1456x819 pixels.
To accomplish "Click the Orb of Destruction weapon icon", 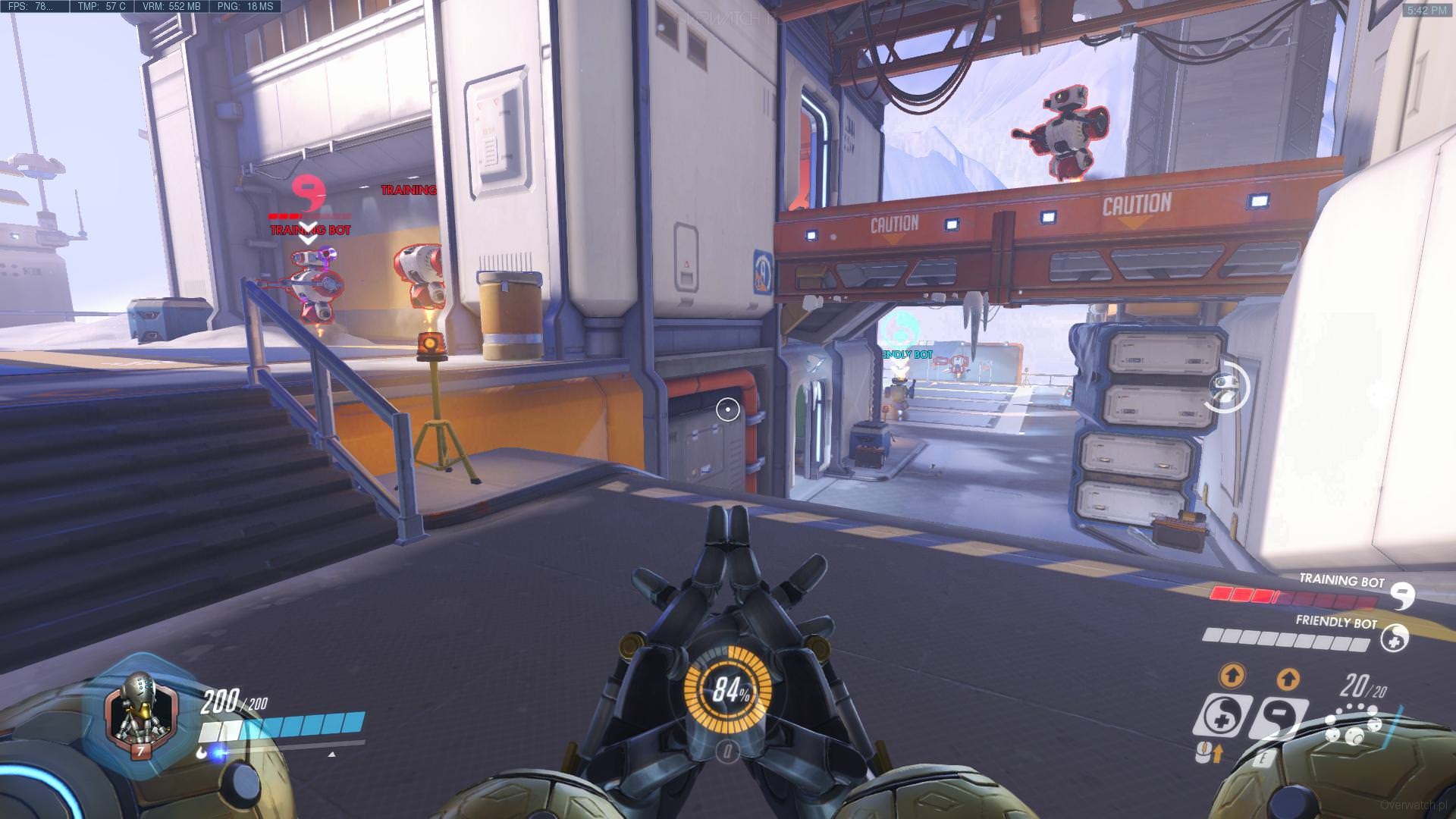I will 1352,726.
